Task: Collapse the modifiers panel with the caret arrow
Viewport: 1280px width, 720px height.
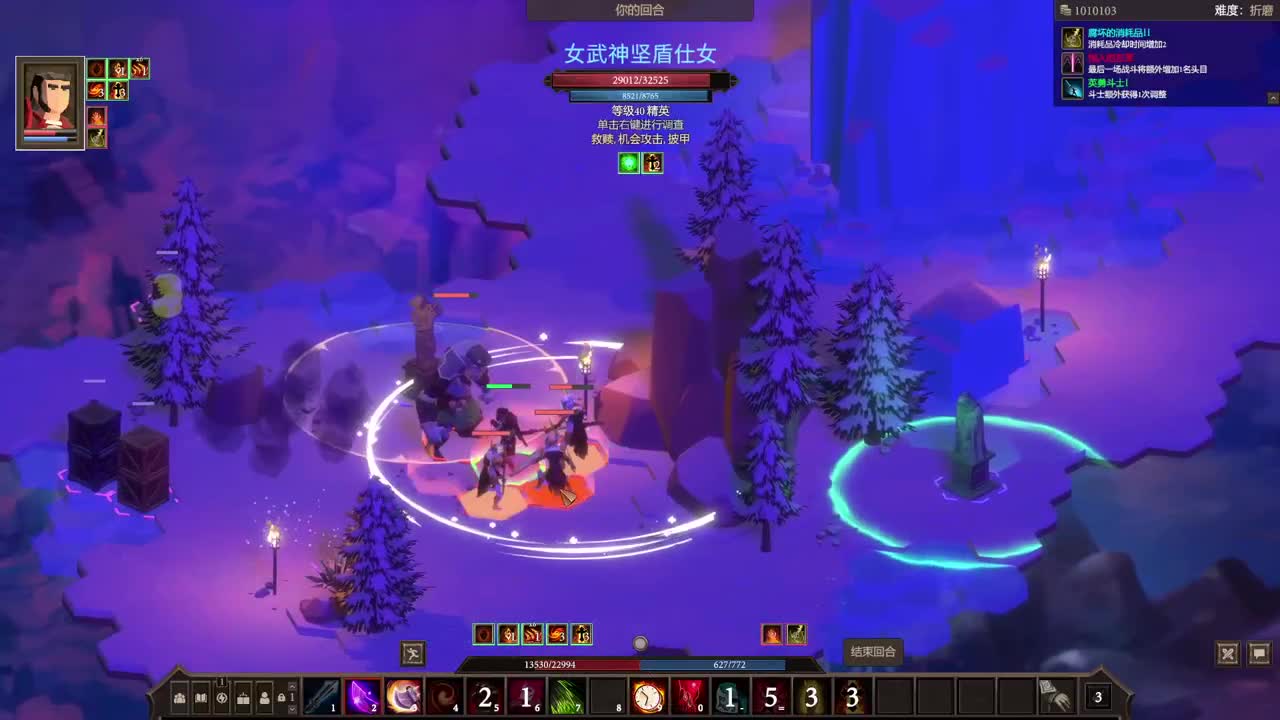Action: [x=1271, y=97]
